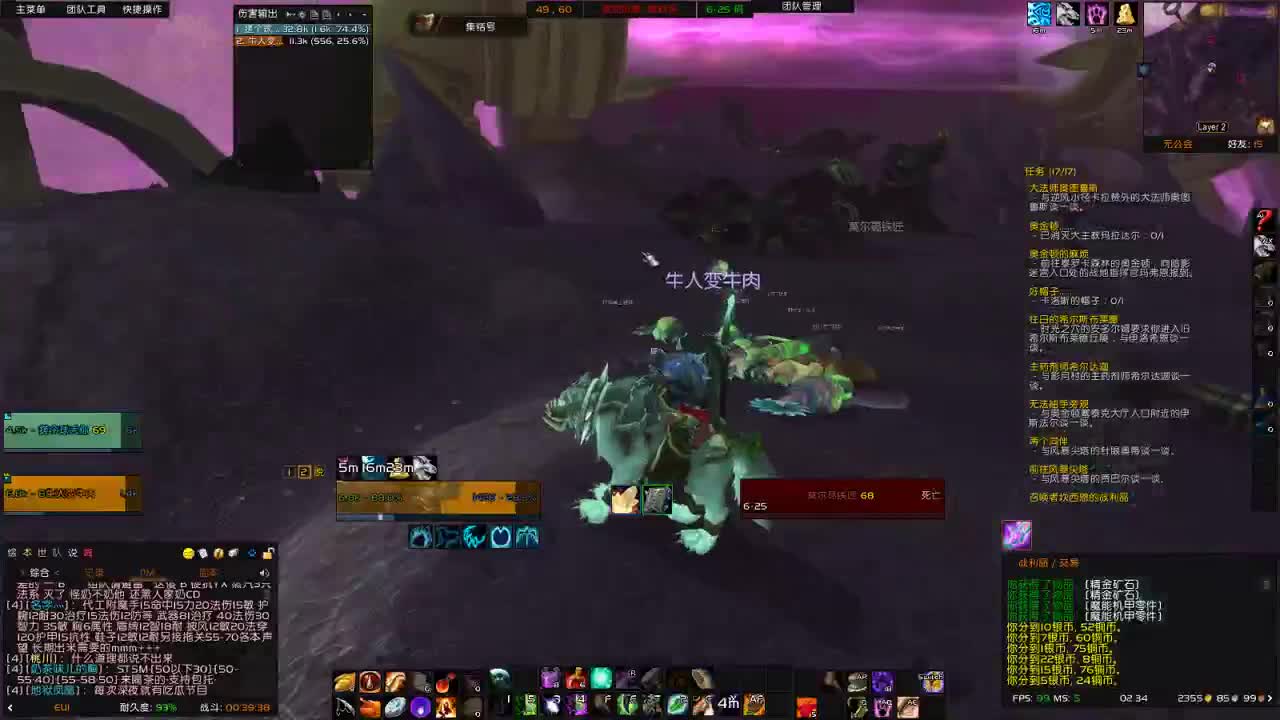This screenshot has width=1280, height=720.
Task: Select the mount icon beside the 5m16m23m timers
Action: click(425, 468)
